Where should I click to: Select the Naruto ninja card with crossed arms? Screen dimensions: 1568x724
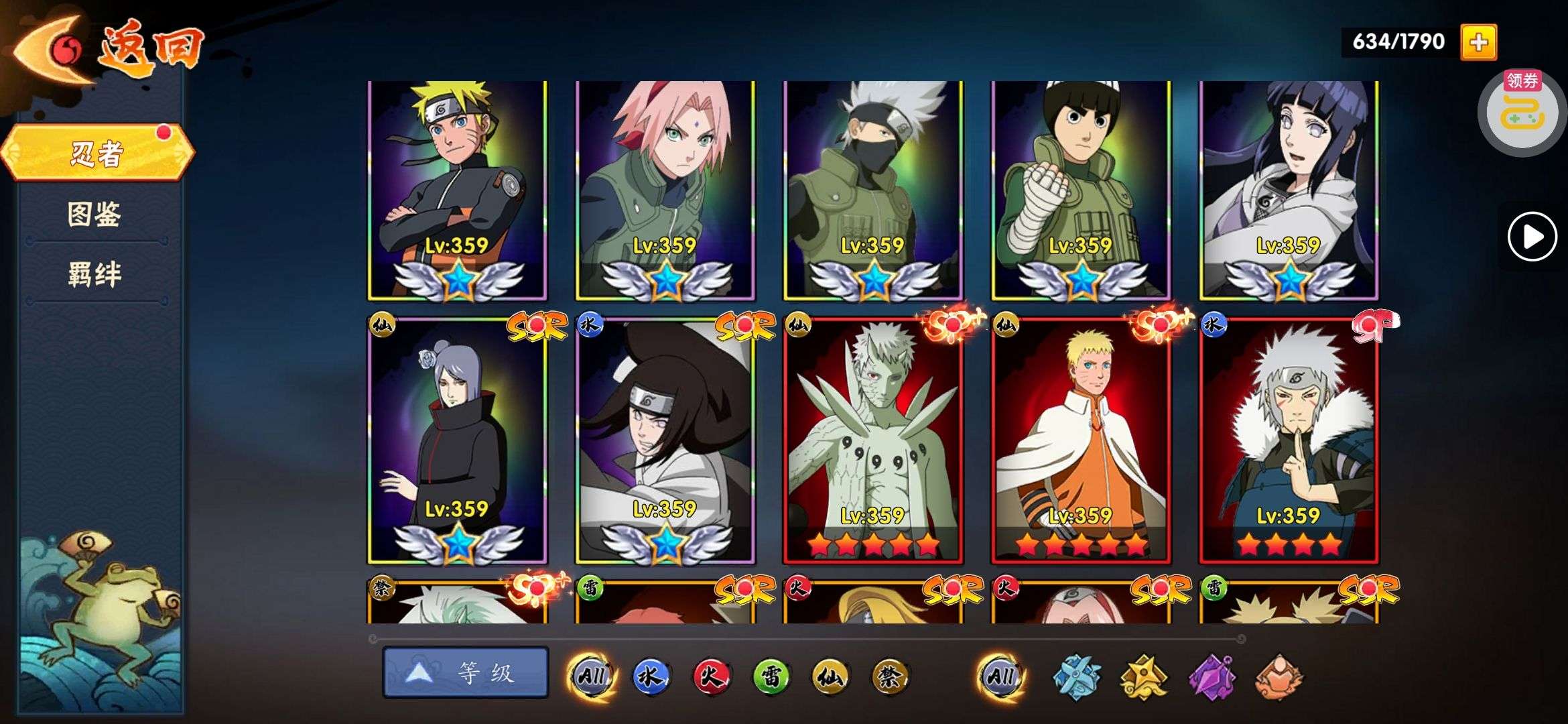458,190
